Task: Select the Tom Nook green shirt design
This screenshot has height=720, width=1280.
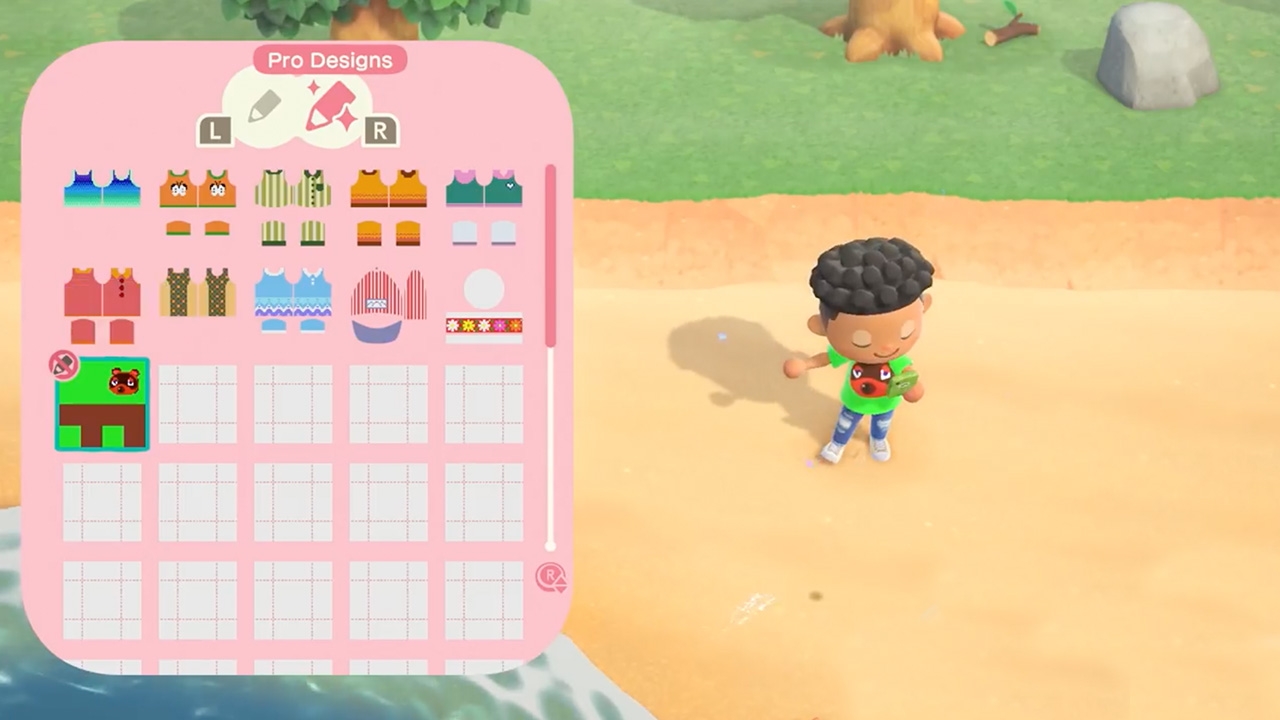Action: 101,404
